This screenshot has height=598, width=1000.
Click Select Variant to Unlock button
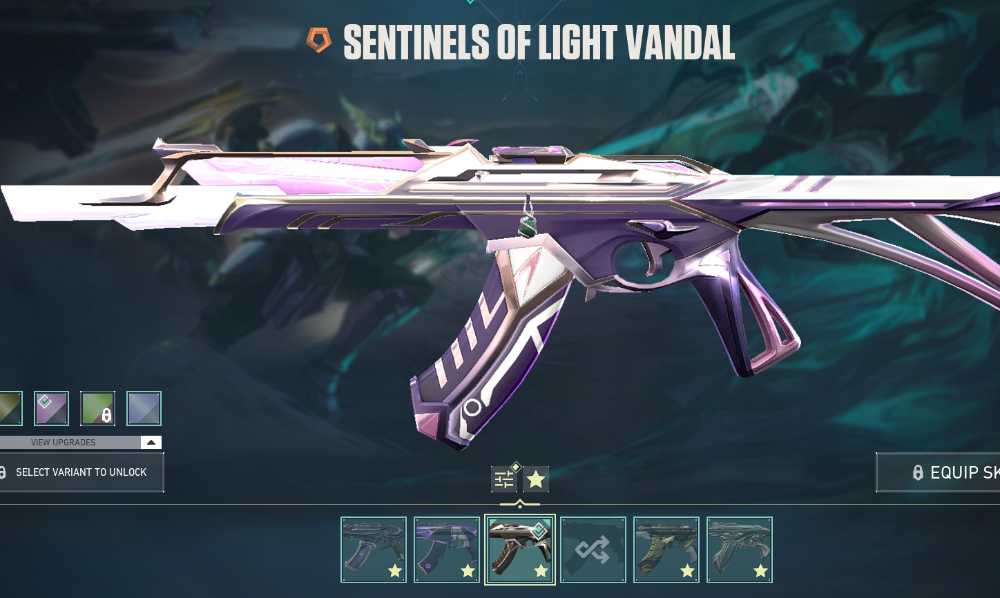point(80,472)
